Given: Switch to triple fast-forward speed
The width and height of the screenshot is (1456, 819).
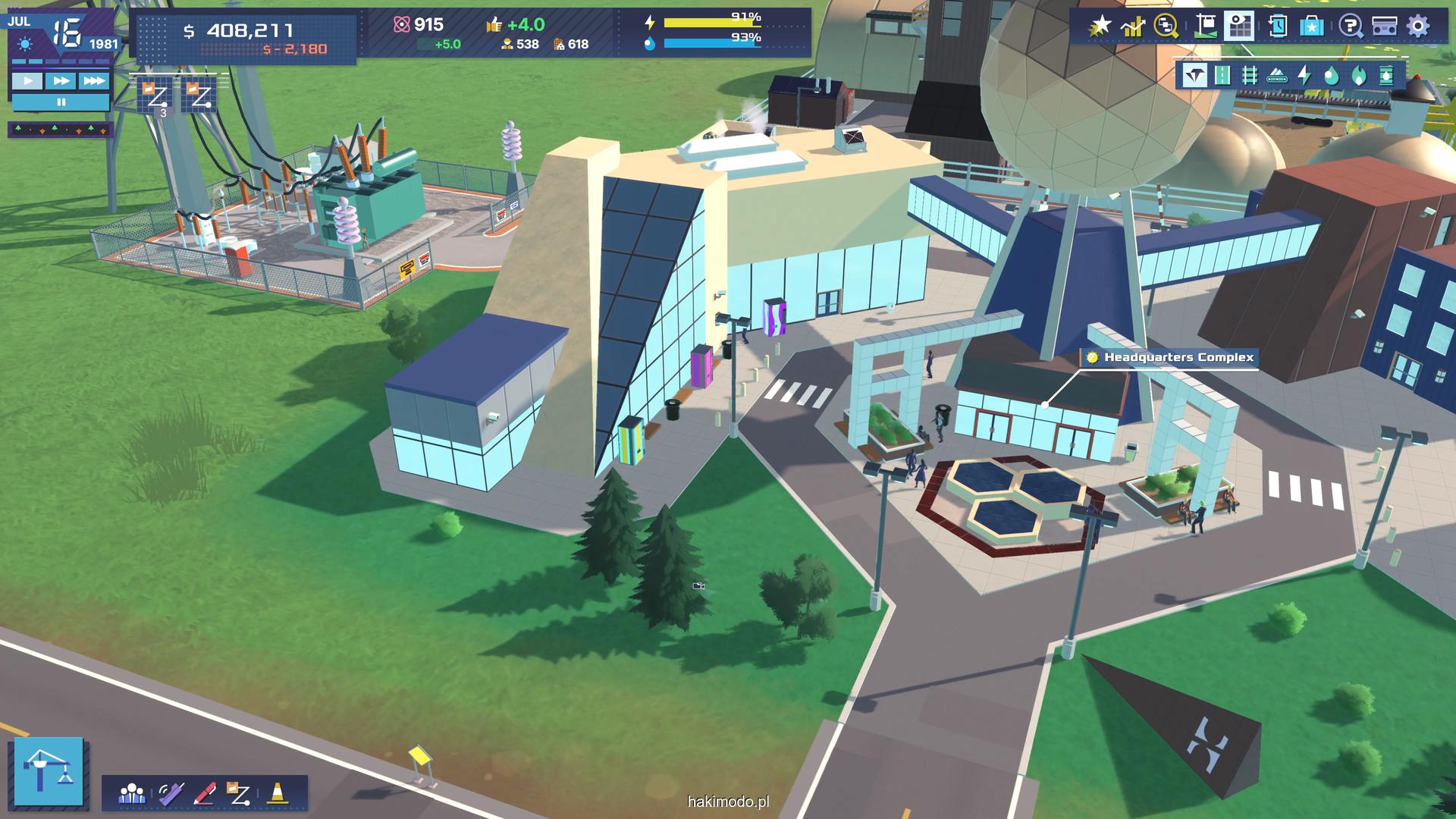Looking at the screenshot, I should pyautogui.click(x=94, y=81).
